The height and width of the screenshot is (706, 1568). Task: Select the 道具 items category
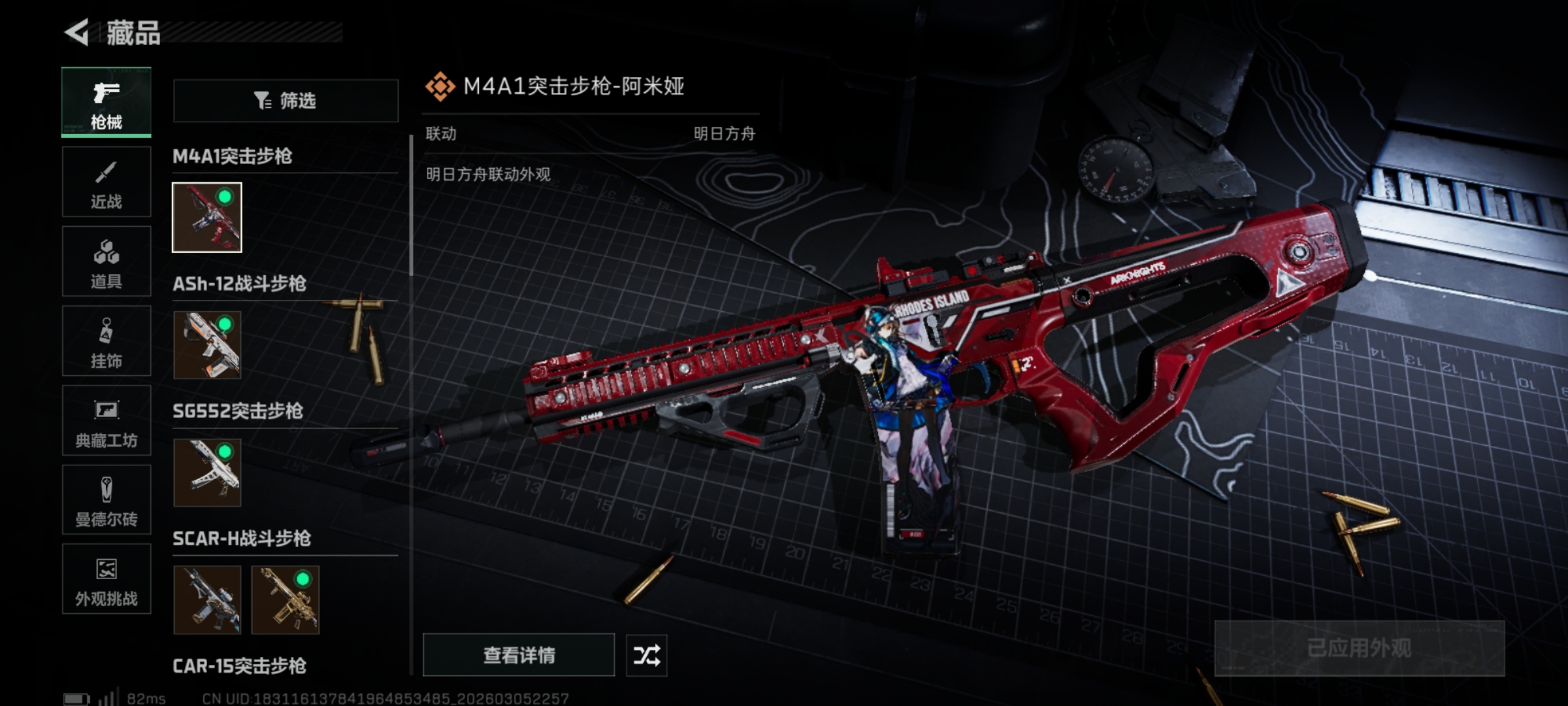[x=106, y=261]
